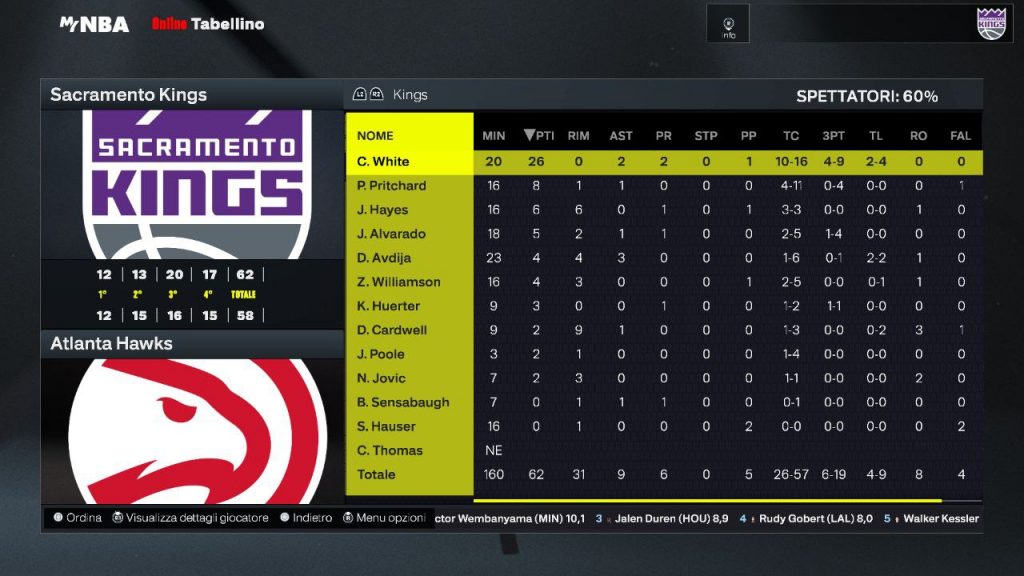Open the Sacramento Kings team panel
The height and width of the screenshot is (576, 1024).
tap(128, 95)
